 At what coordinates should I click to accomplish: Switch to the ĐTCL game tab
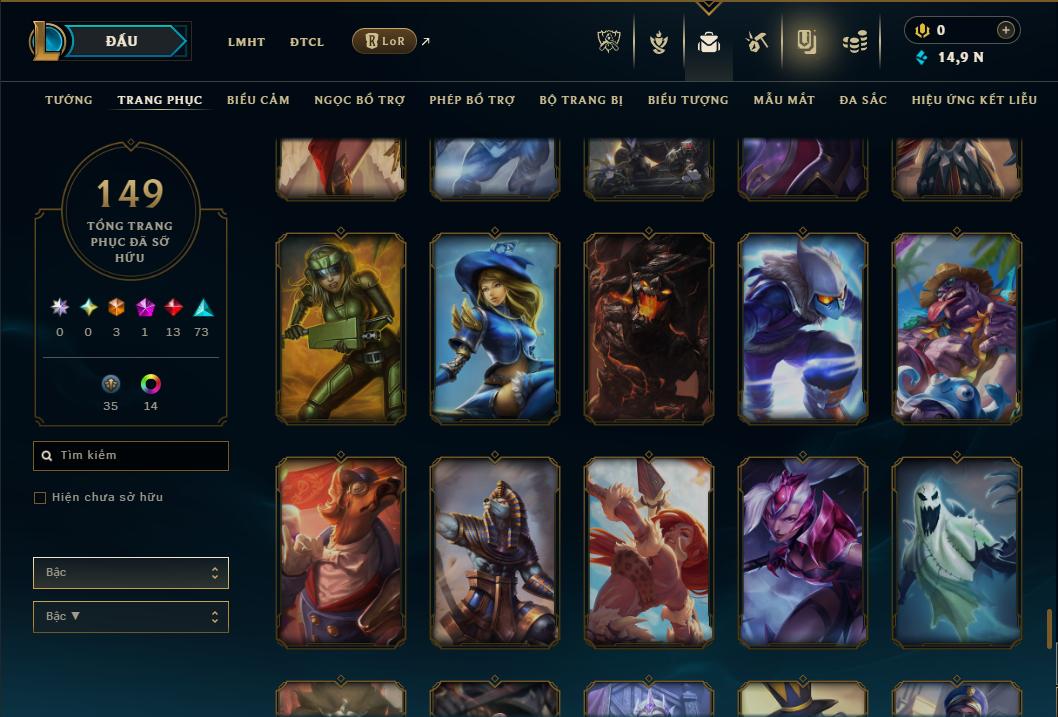(x=307, y=42)
